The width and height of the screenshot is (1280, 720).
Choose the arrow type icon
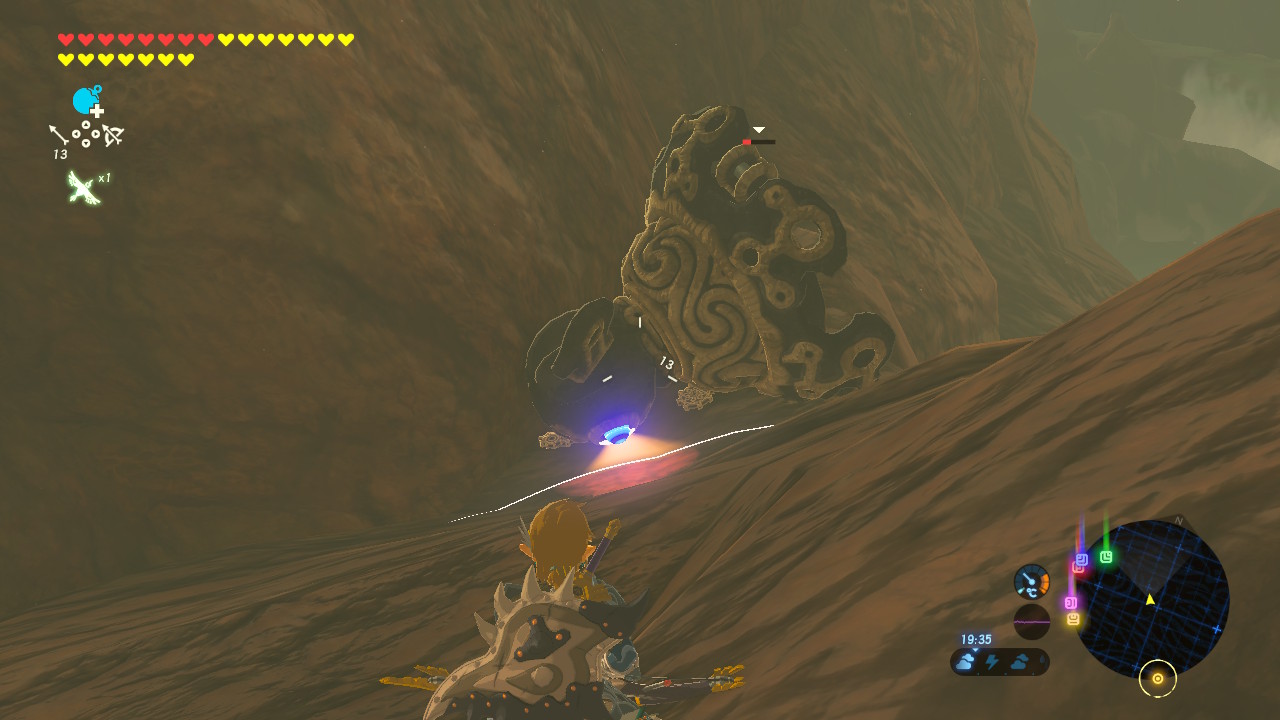(x=59, y=135)
